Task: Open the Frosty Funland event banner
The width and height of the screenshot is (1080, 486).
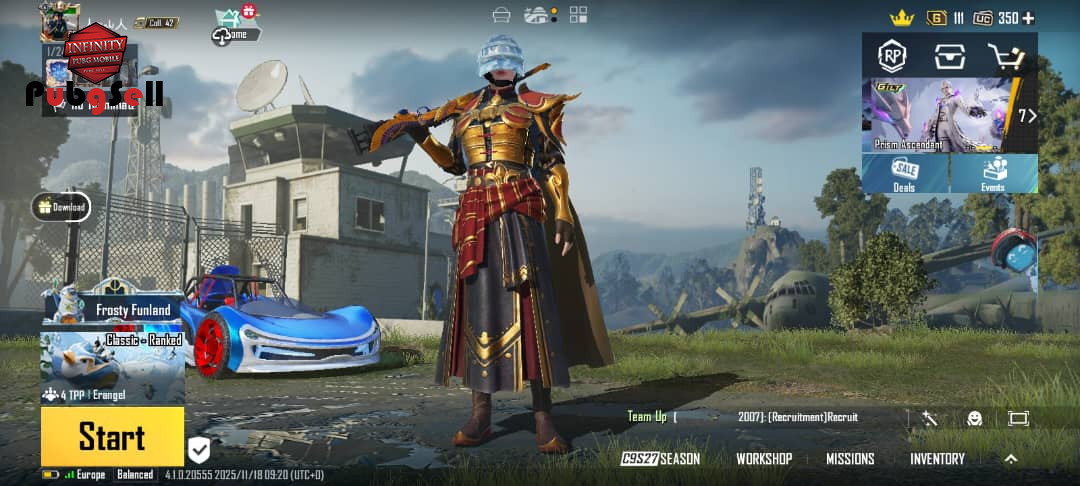Action: (x=112, y=308)
